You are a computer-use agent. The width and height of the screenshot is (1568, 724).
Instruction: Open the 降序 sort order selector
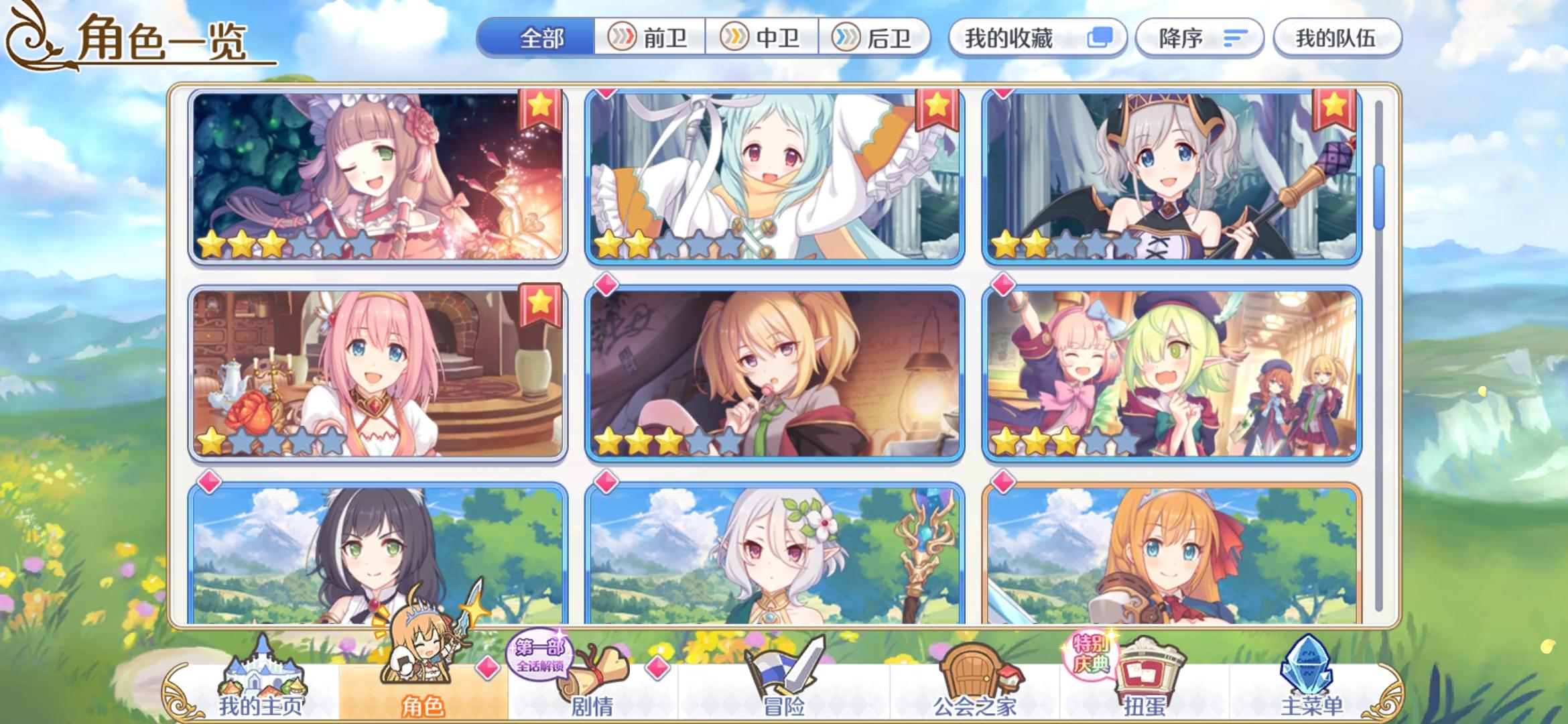[1199, 38]
